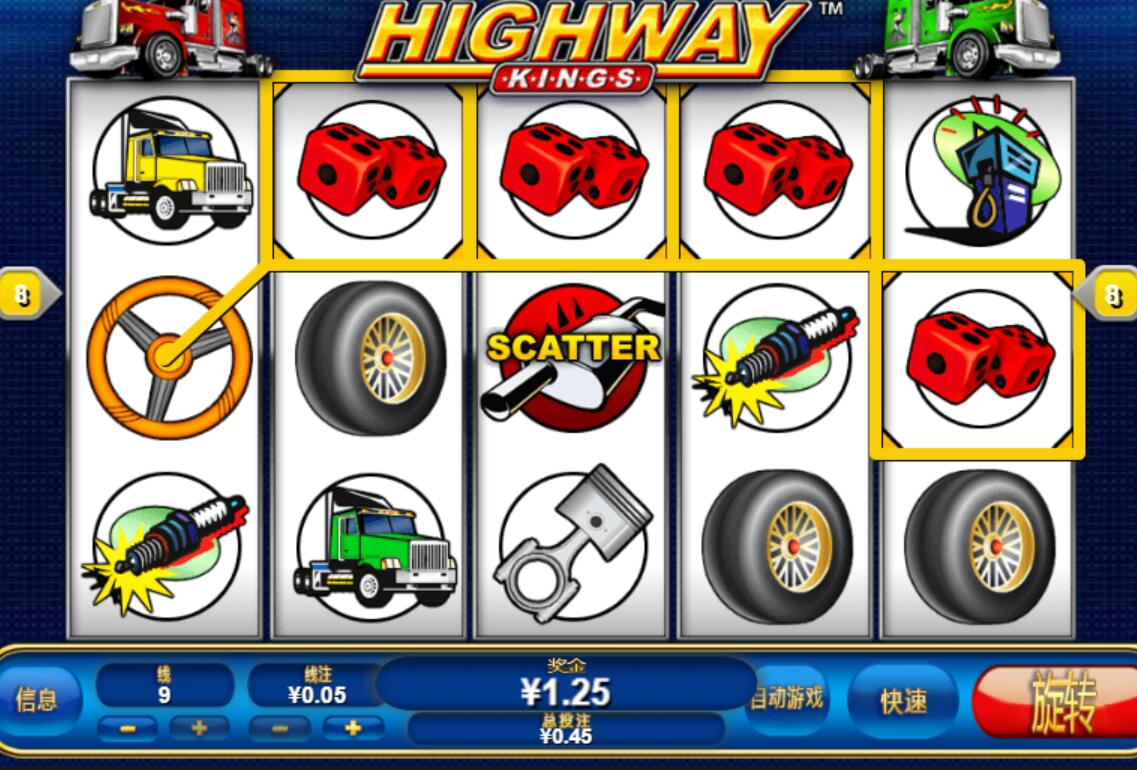This screenshot has height=770, width=1137.
Task: Increase the number of lines (线)
Action: 199,729
